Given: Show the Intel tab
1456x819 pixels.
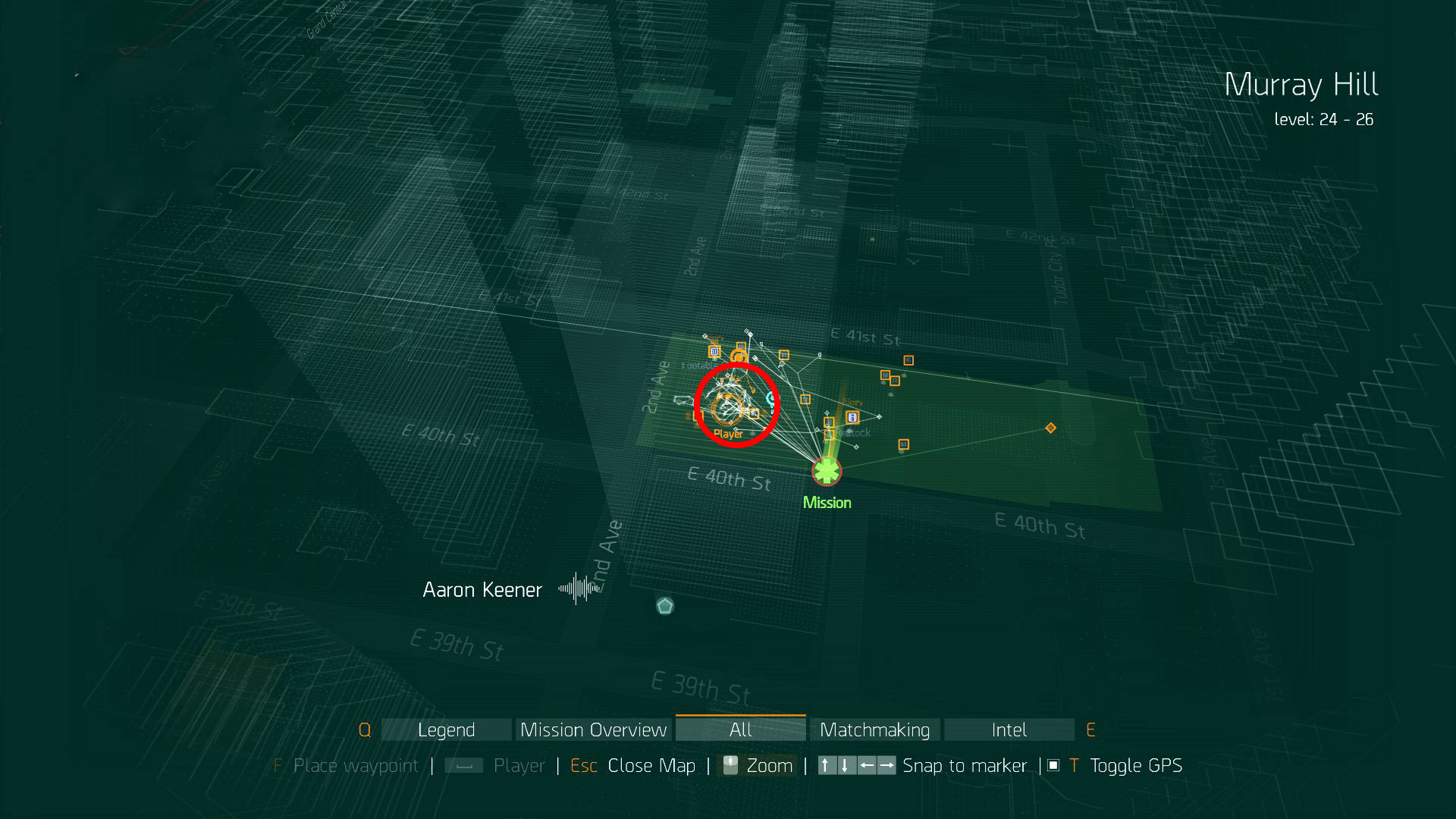Looking at the screenshot, I should point(1009,730).
